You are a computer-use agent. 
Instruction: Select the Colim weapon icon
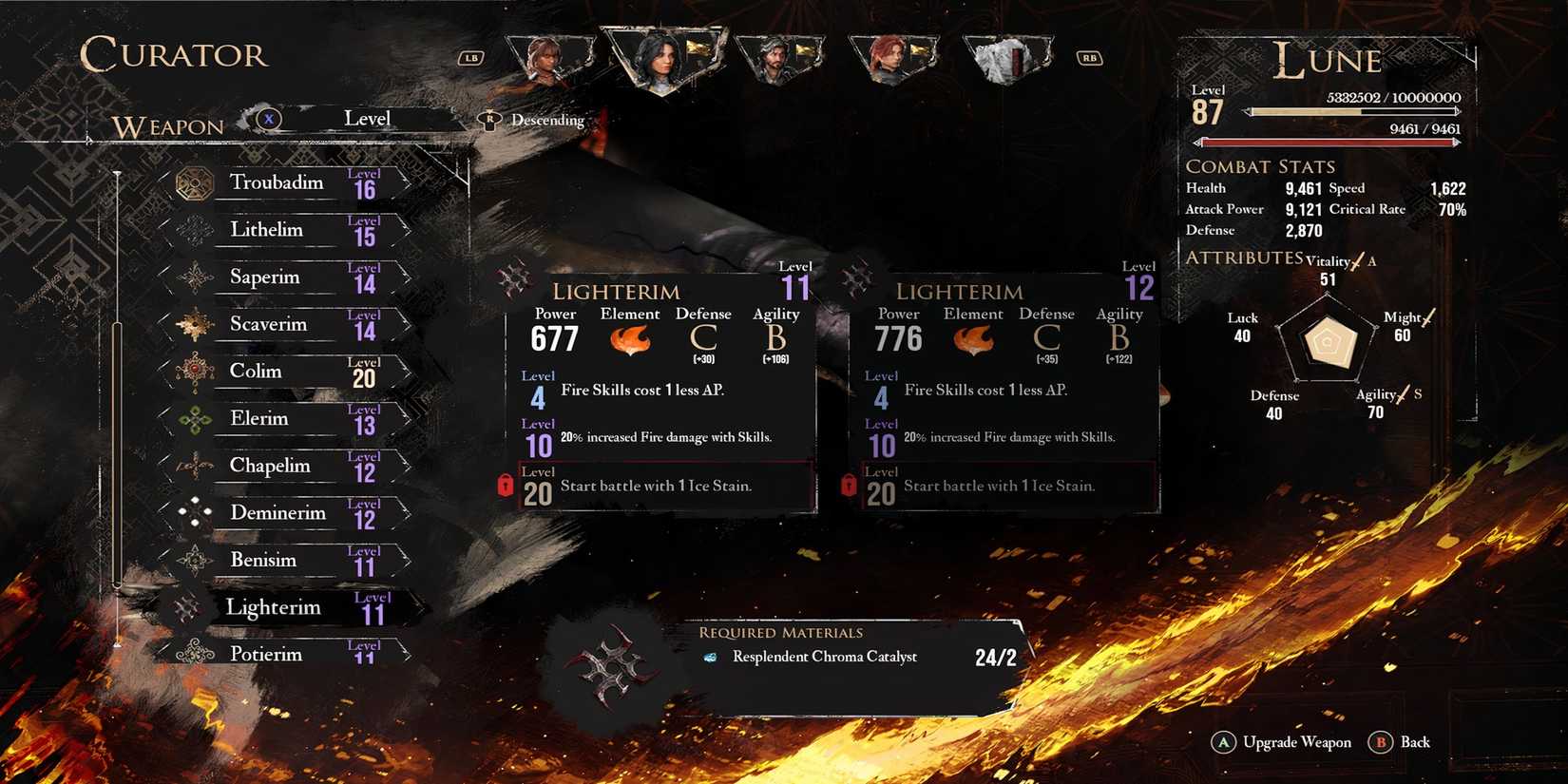[197, 372]
